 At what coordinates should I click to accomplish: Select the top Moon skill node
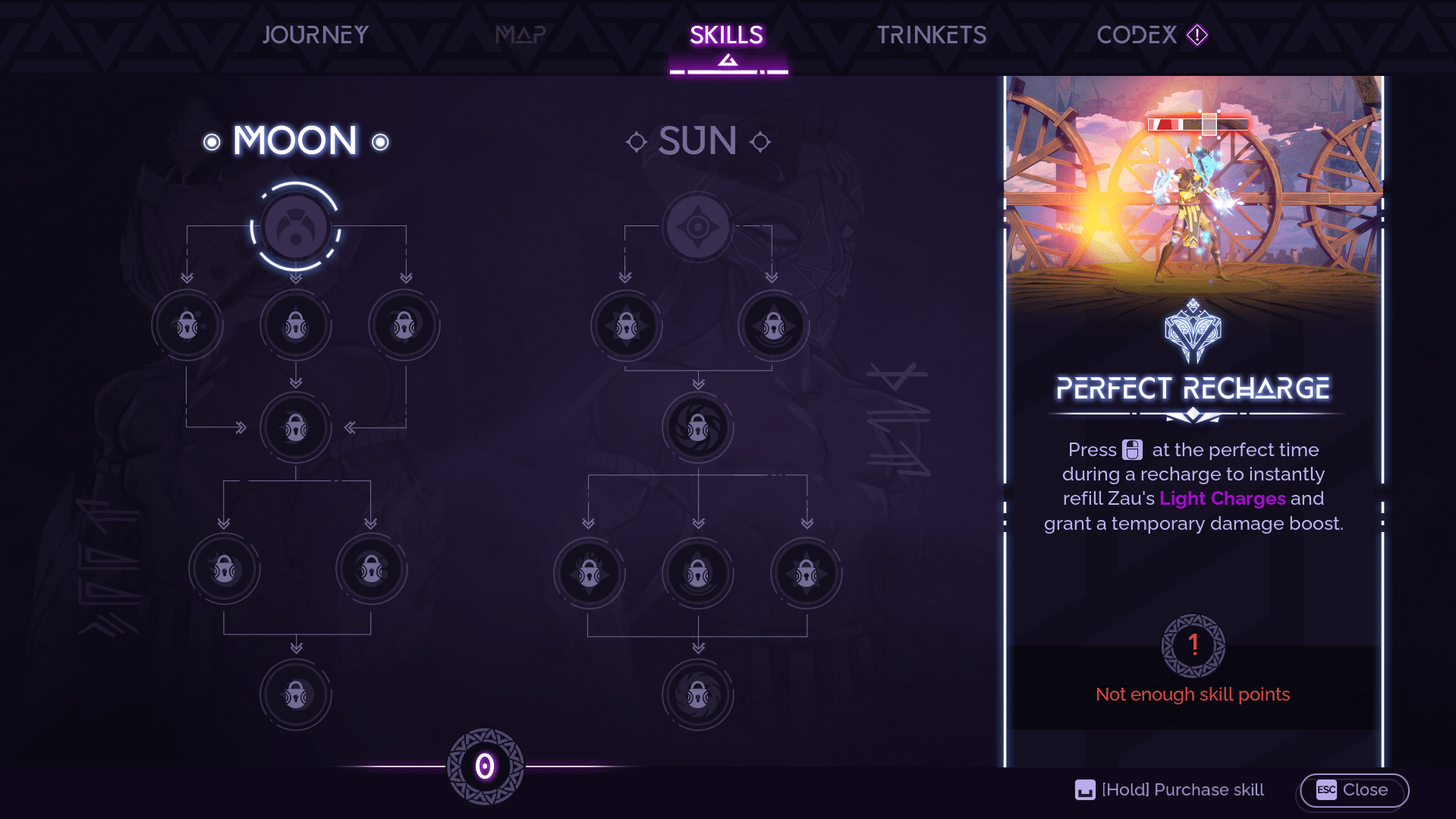[296, 227]
